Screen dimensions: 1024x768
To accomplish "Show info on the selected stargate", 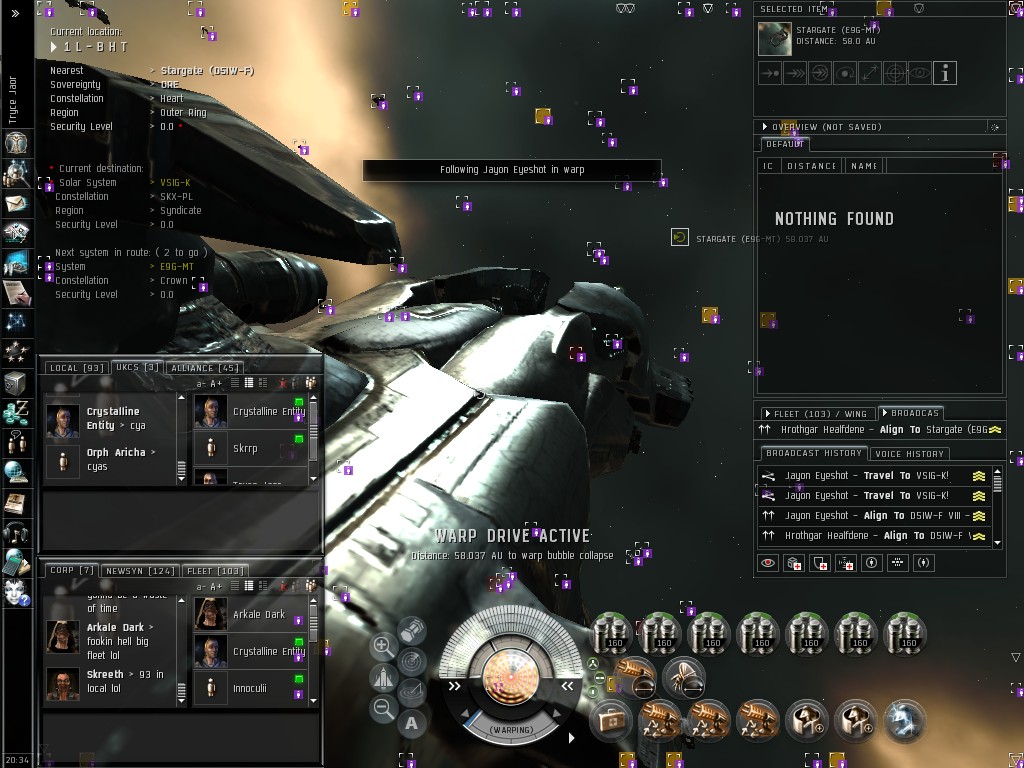I will click(x=944, y=73).
